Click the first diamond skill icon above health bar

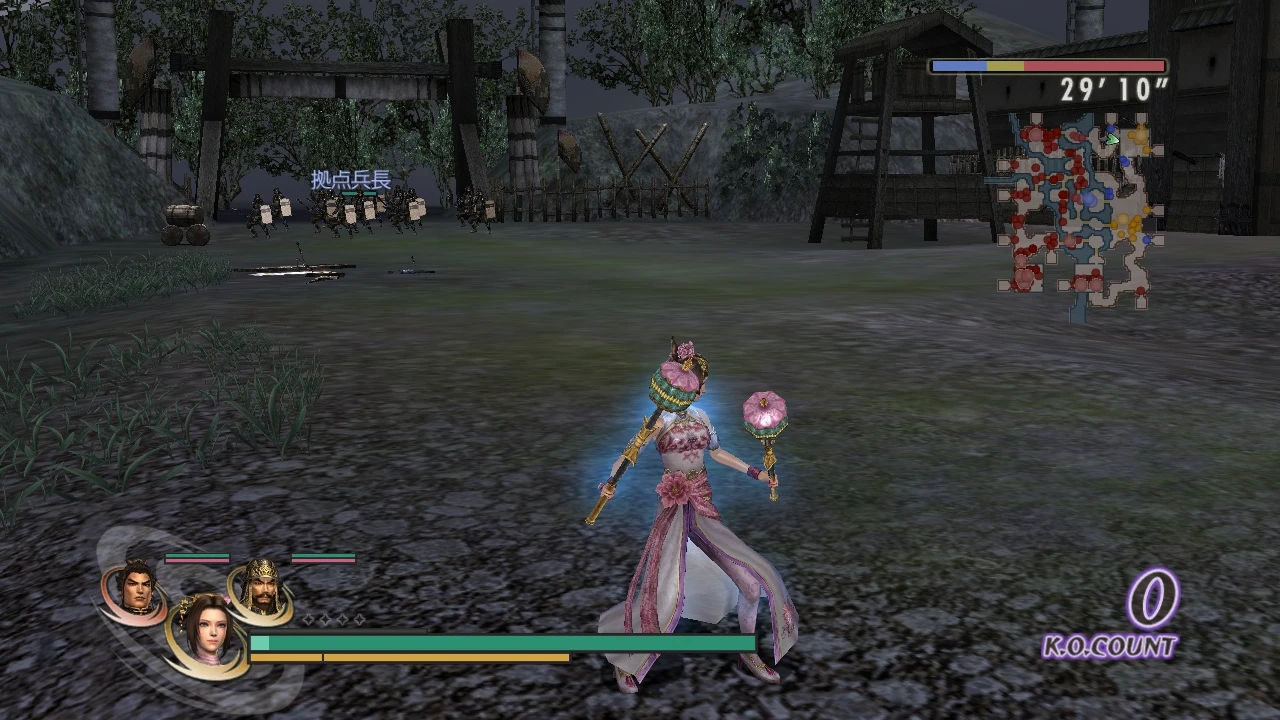[x=307, y=620]
